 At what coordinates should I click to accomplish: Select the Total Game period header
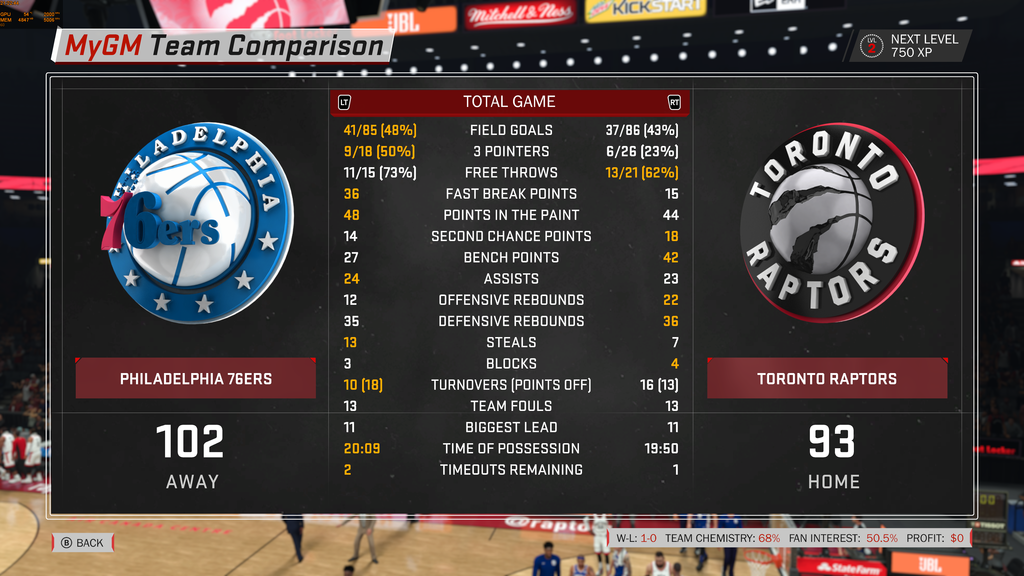[x=510, y=102]
